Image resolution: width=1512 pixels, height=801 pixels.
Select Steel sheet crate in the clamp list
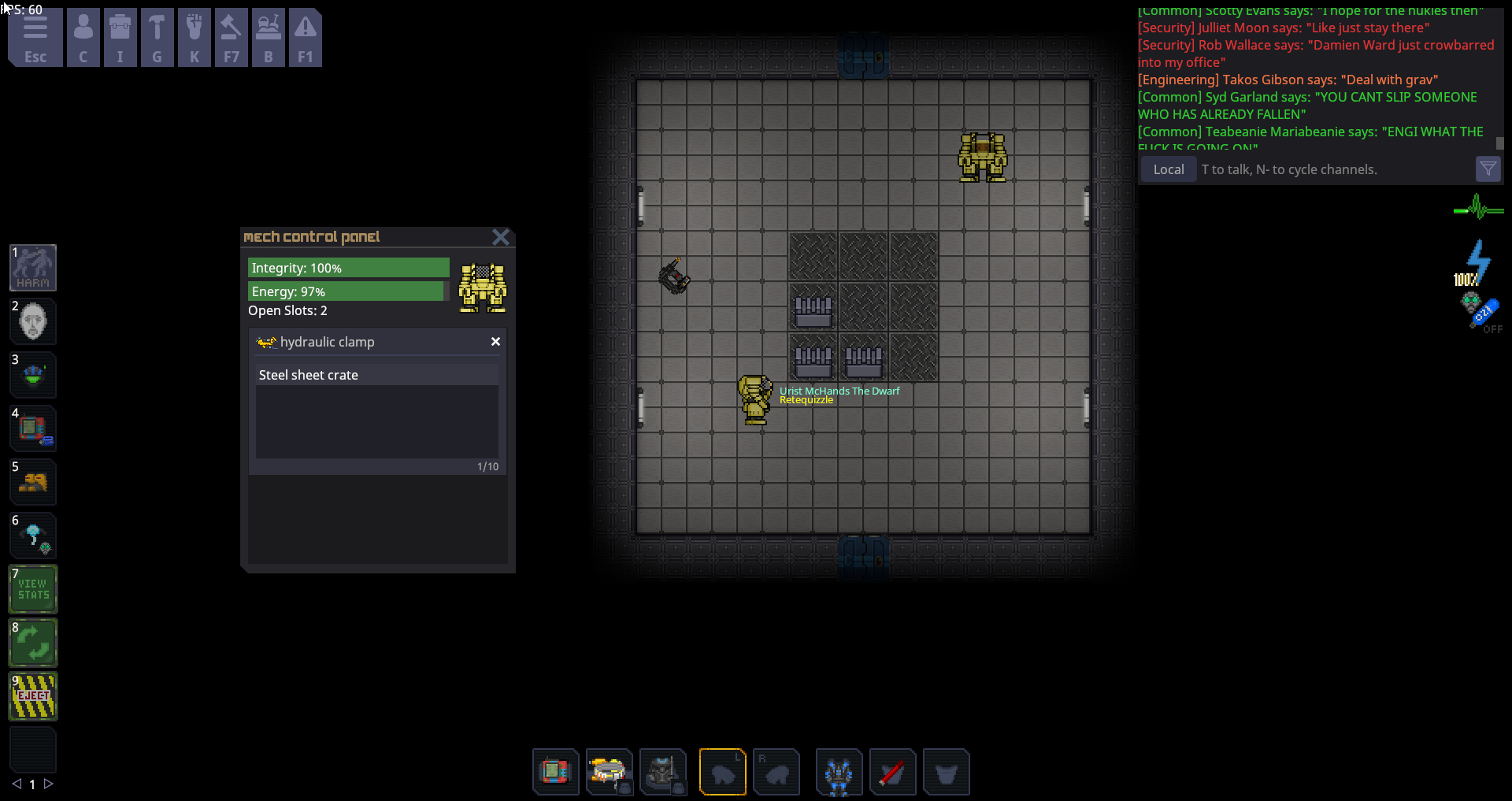pos(308,375)
